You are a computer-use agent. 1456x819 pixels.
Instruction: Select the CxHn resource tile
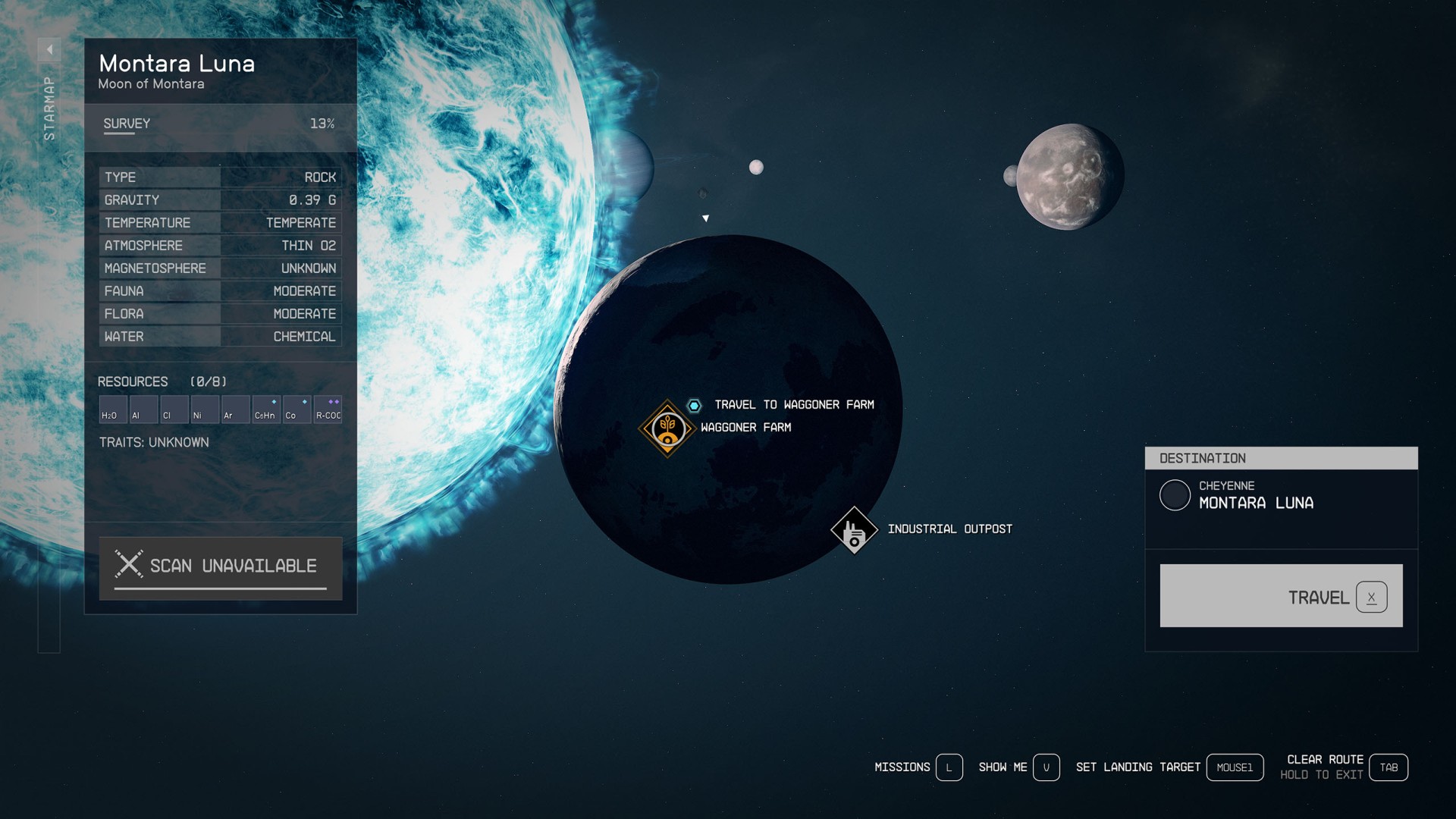266,409
